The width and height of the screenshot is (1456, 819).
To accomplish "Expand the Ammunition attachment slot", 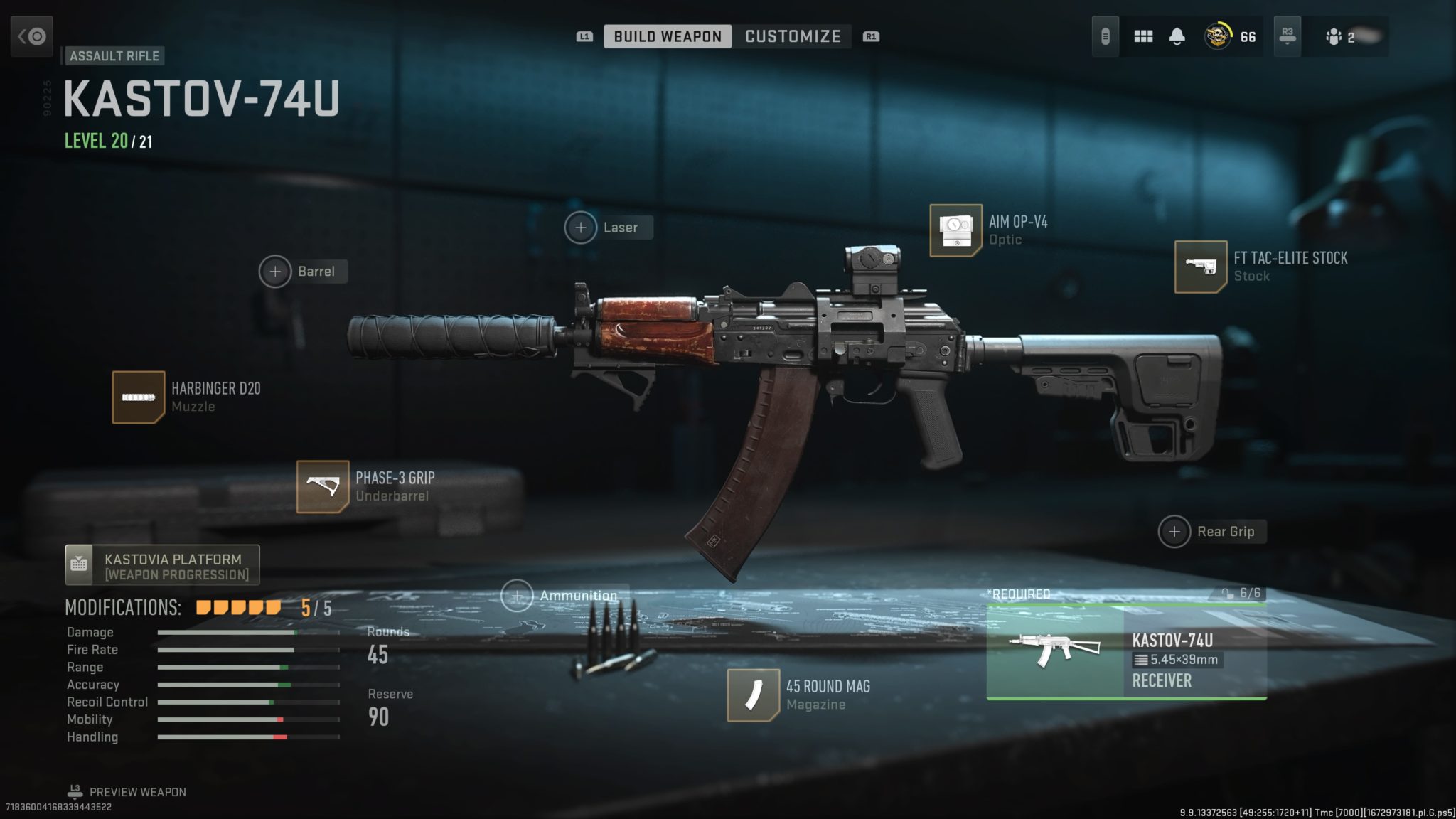I will (x=518, y=595).
